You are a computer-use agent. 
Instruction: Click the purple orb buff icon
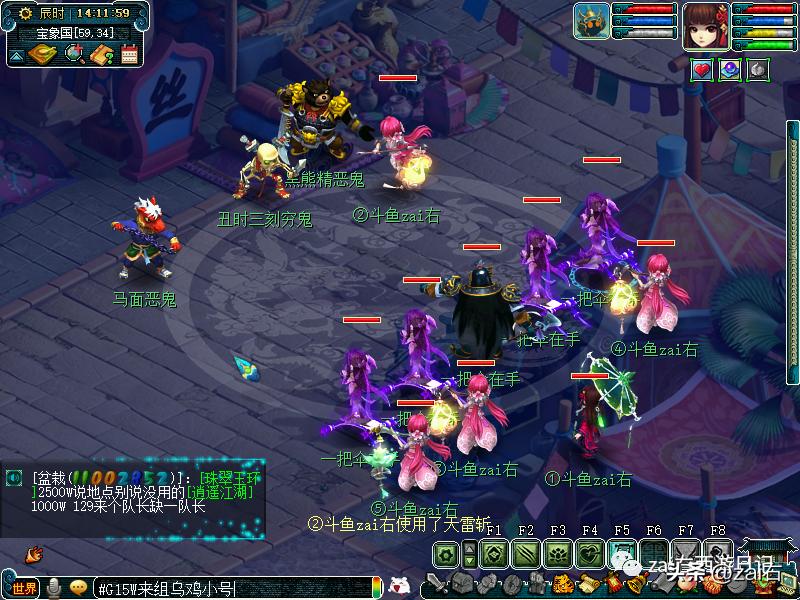731,70
